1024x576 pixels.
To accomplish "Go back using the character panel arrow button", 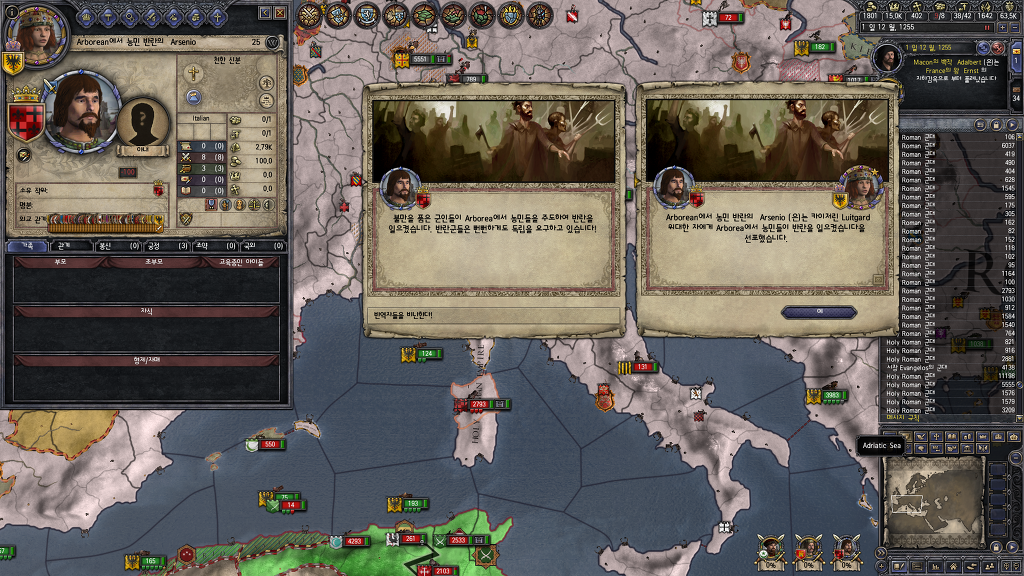I will pos(265,12).
